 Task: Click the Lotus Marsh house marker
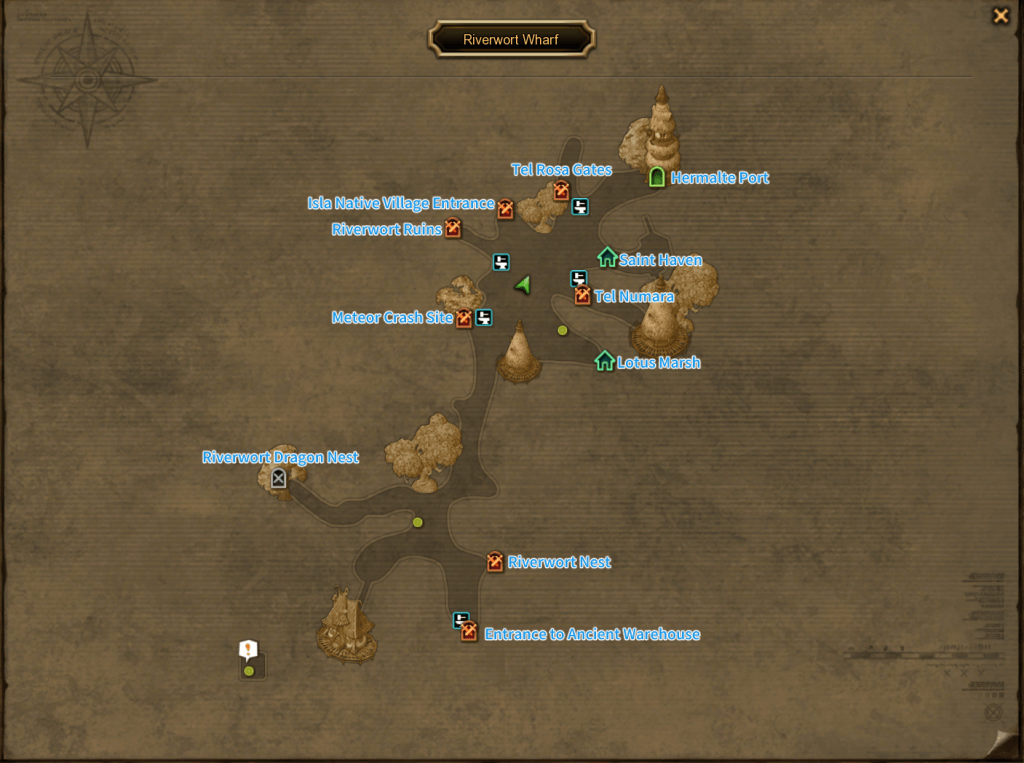604,361
